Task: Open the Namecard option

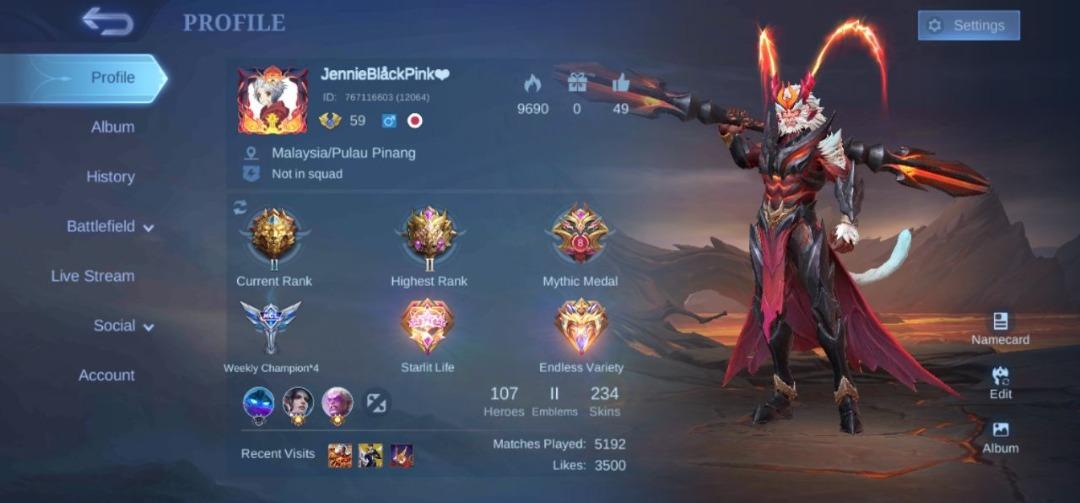Action: pos(1000,327)
